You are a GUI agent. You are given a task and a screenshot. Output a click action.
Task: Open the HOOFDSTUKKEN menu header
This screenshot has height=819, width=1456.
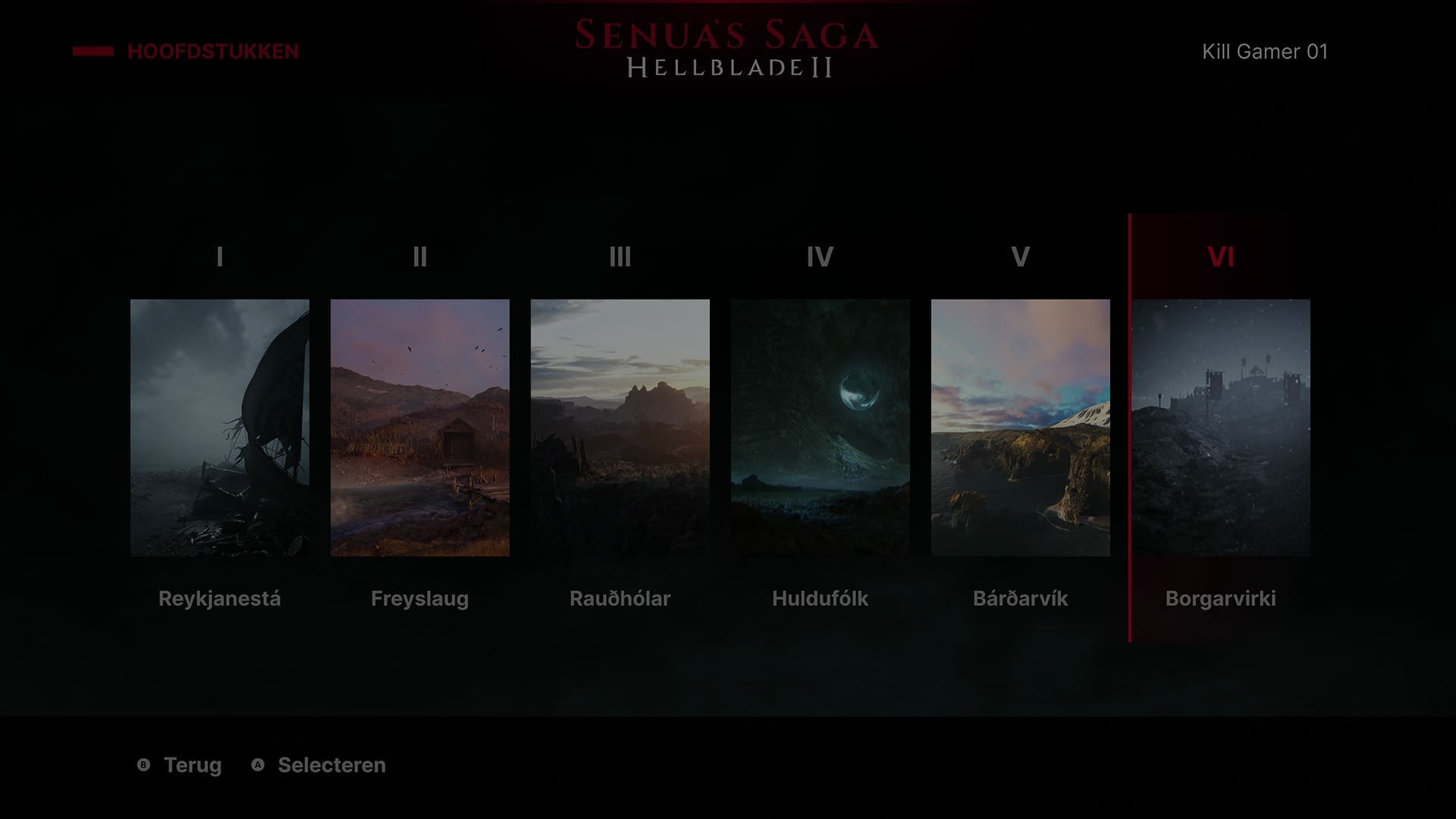(x=213, y=52)
